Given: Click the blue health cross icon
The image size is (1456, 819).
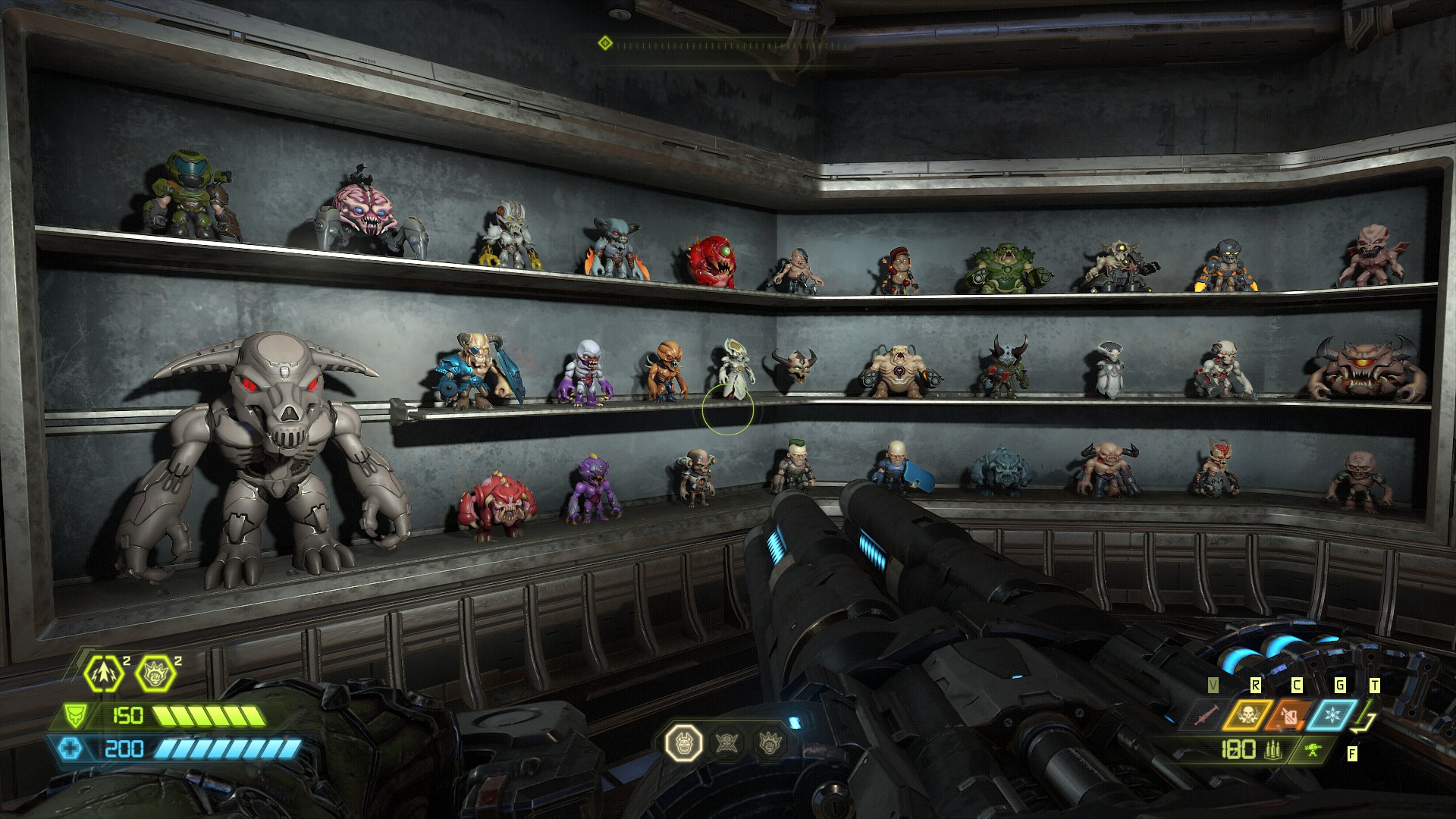Looking at the screenshot, I should 71,749.
